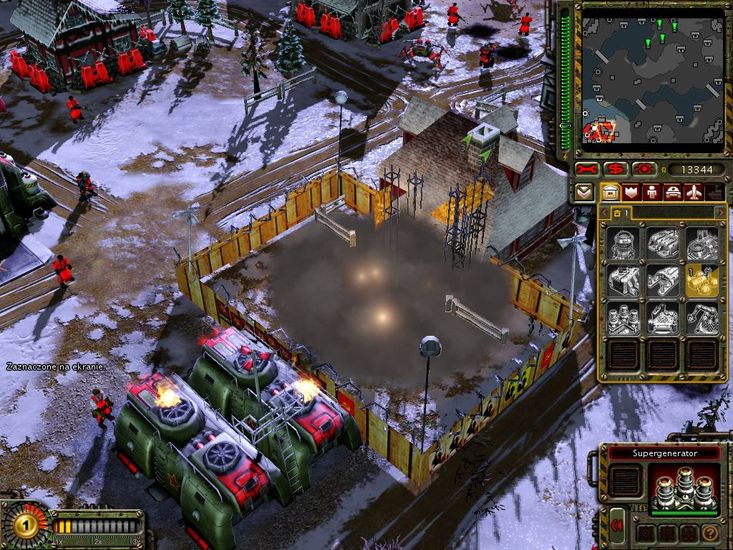Image resolution: width=733 pixels, height=550 pixels.
Task: Activate sell mode dollar button
Action: coord(615,169)
